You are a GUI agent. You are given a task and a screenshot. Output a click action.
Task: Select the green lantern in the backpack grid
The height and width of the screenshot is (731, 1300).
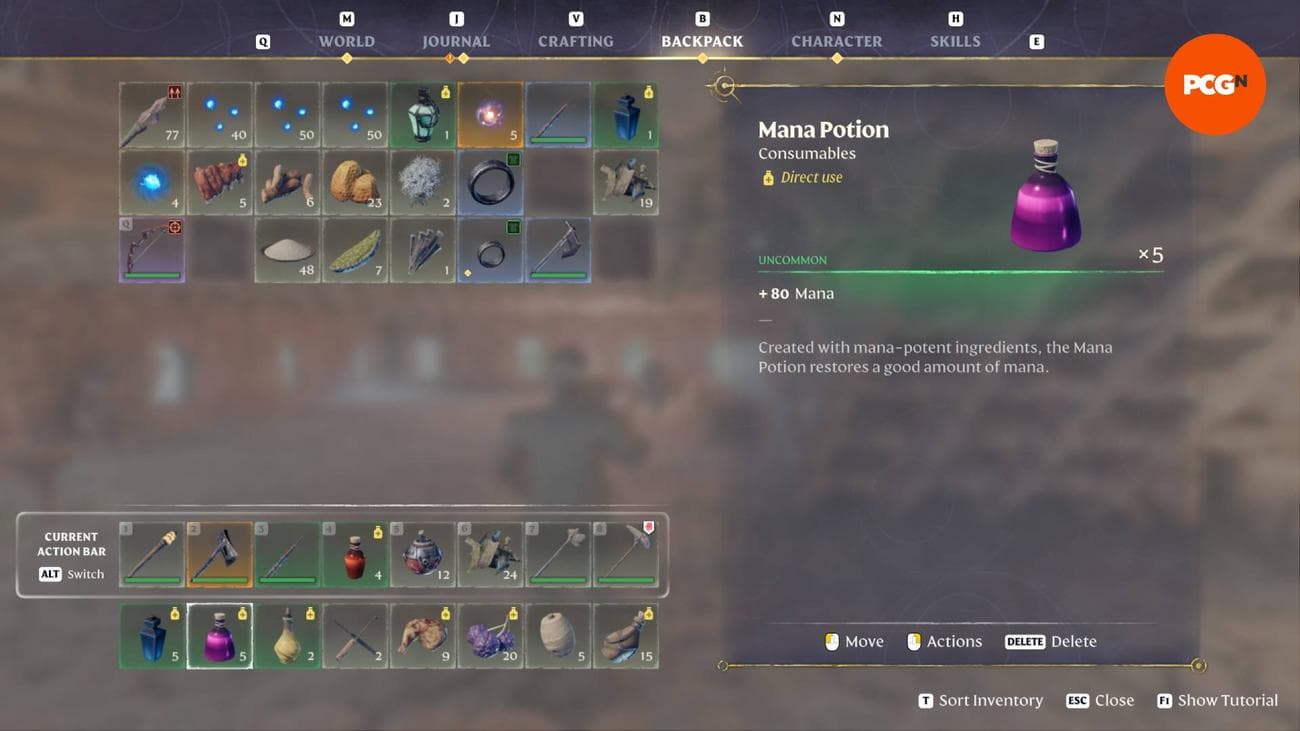[423, 113]
